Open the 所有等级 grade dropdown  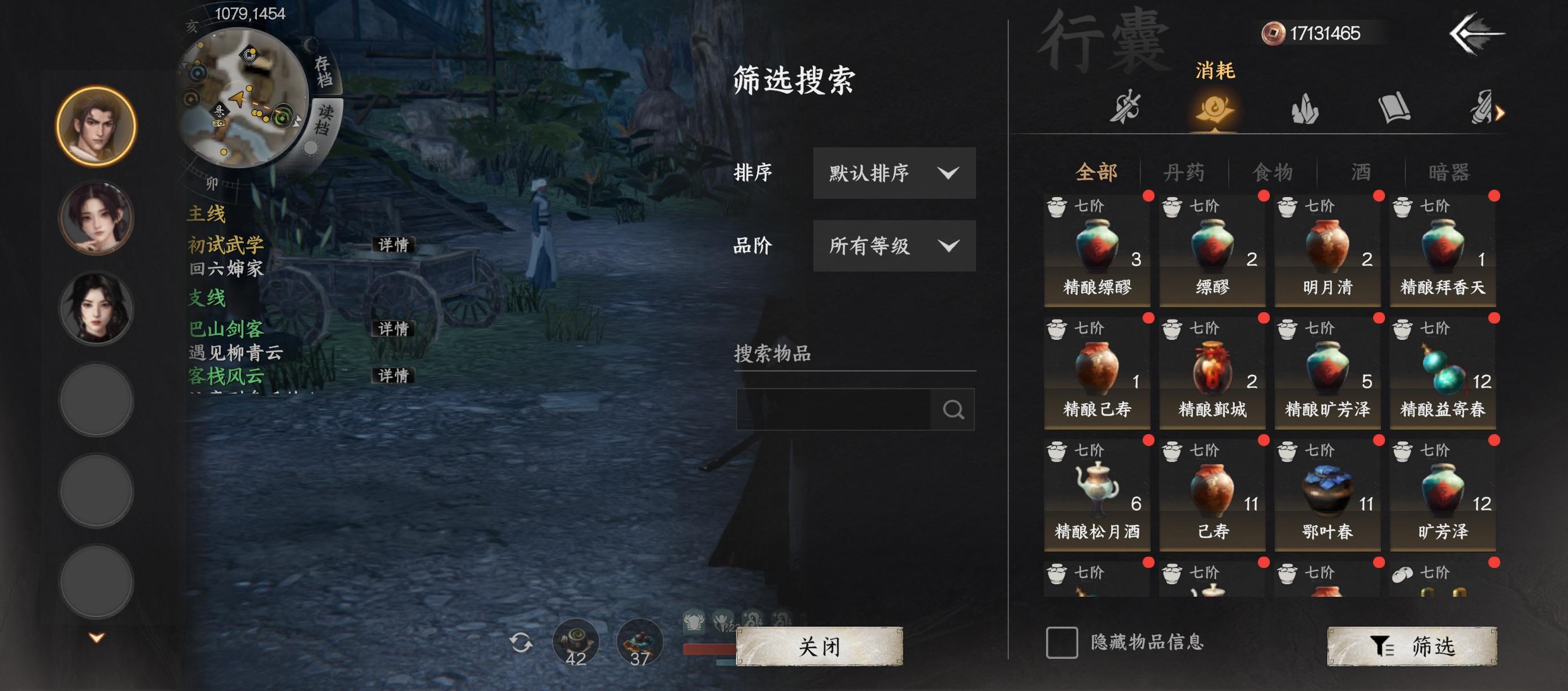tap(892, 246)
